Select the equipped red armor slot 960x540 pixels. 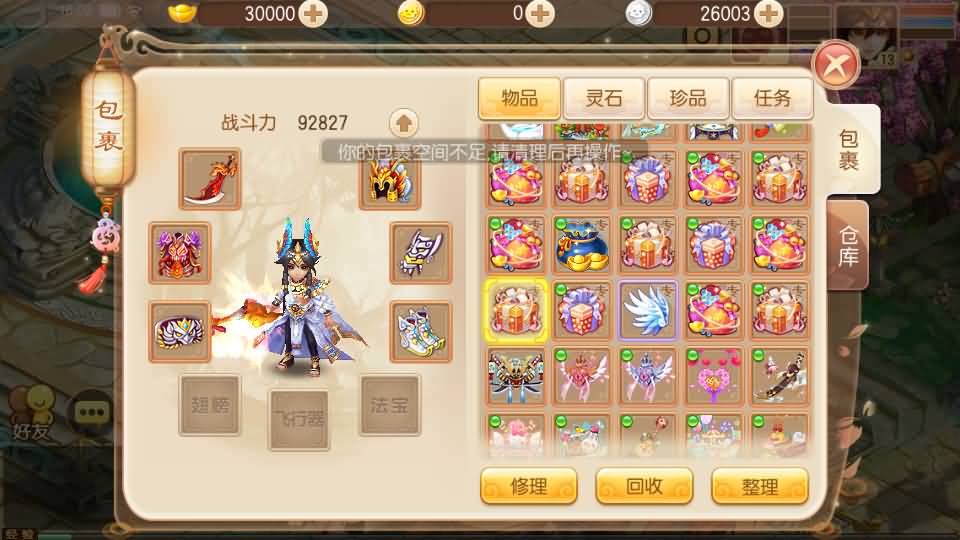(x=180, y=253)
